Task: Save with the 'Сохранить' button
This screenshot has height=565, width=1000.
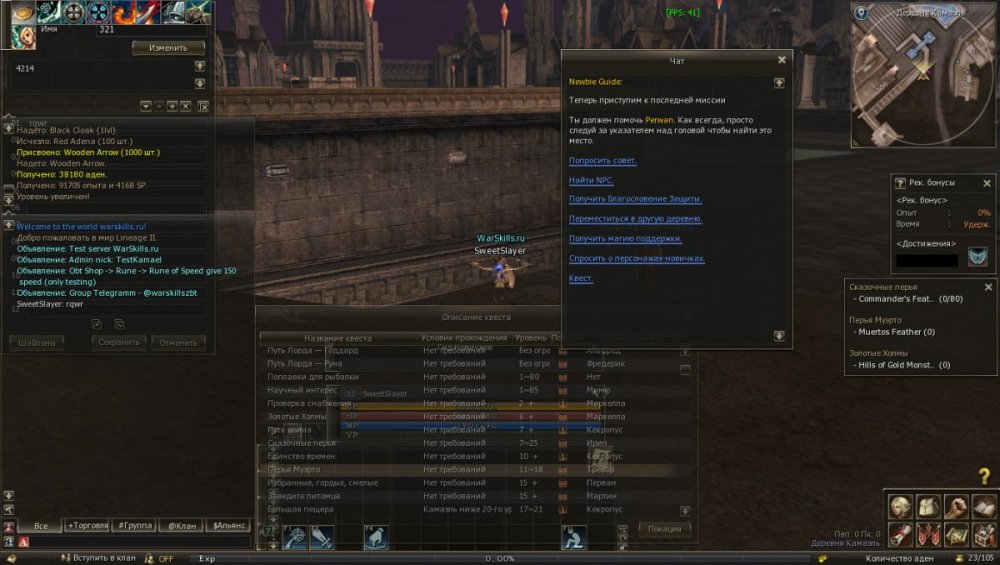Action: pyautogui.click(x=120, y=343)
